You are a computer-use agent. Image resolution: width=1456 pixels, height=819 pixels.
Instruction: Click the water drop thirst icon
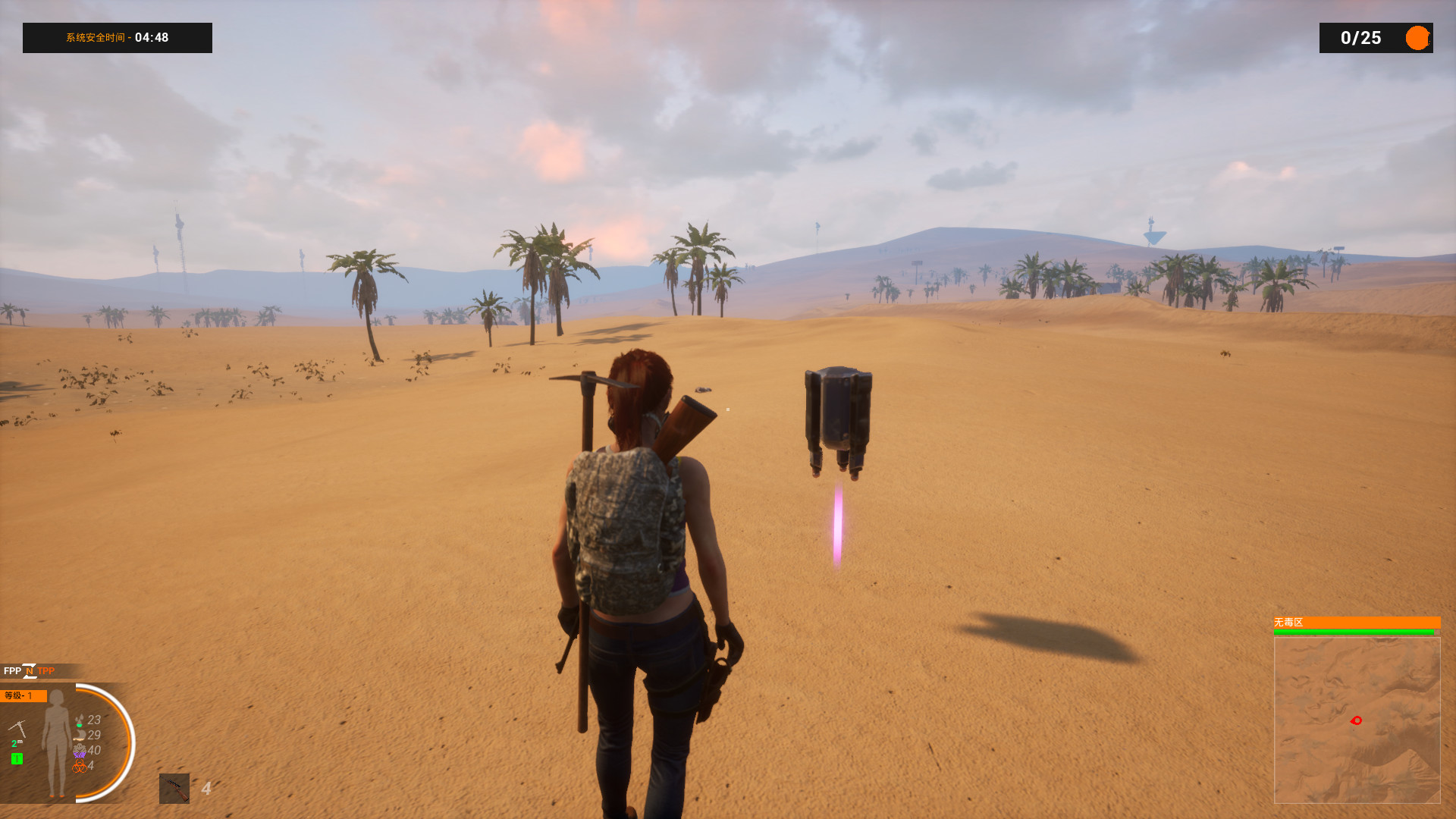pos(80,720)
